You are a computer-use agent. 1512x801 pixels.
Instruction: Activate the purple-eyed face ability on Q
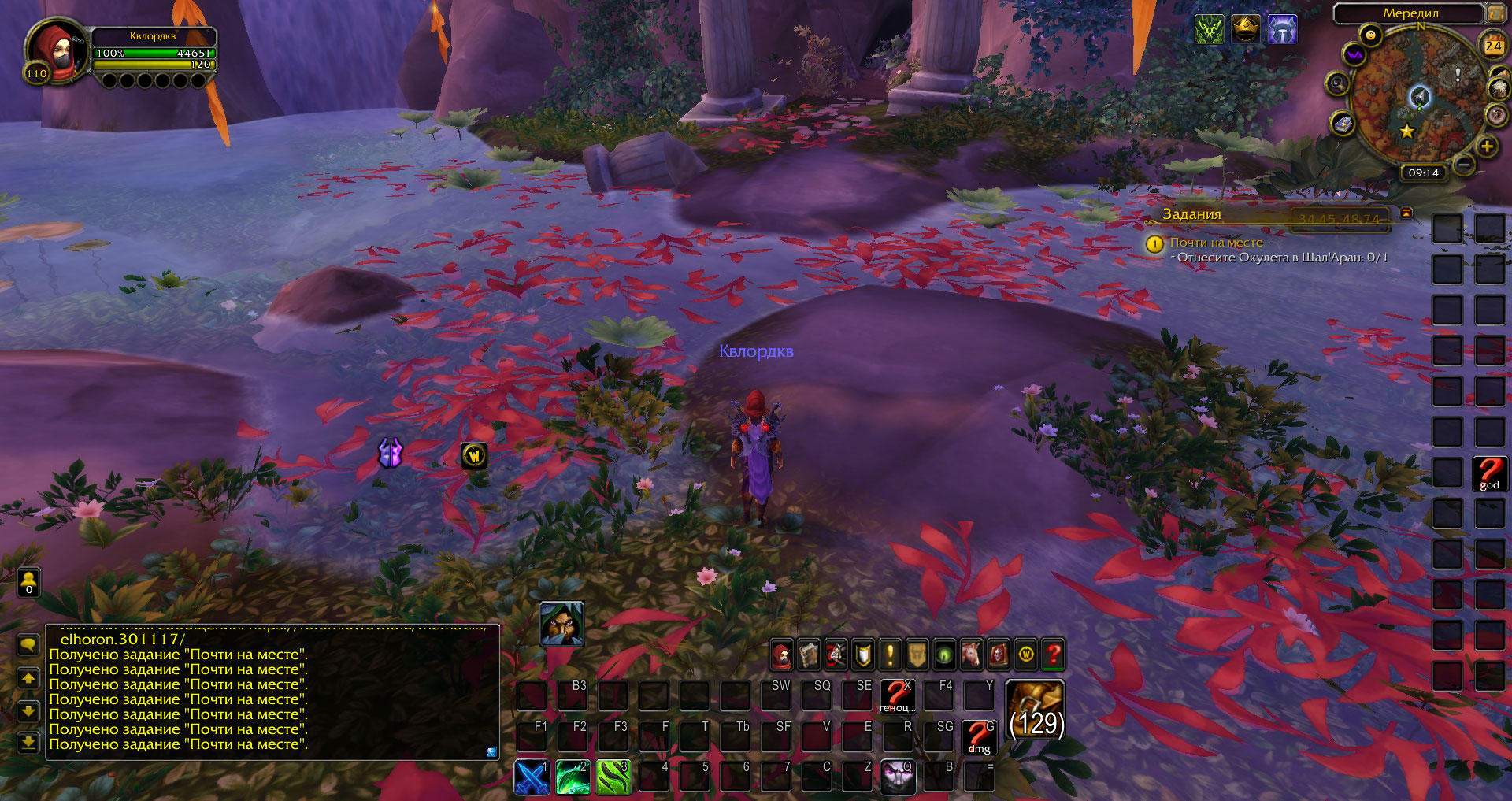point(898,777)
